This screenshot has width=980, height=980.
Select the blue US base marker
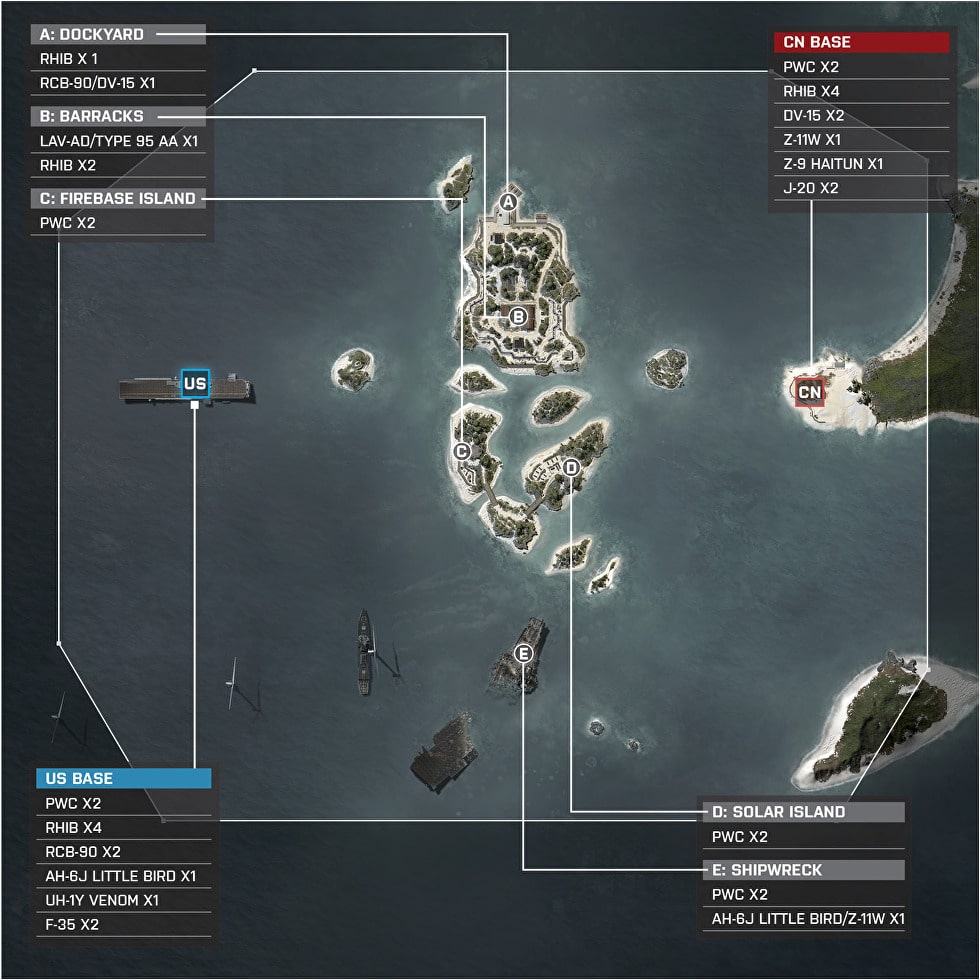point(195,383)
